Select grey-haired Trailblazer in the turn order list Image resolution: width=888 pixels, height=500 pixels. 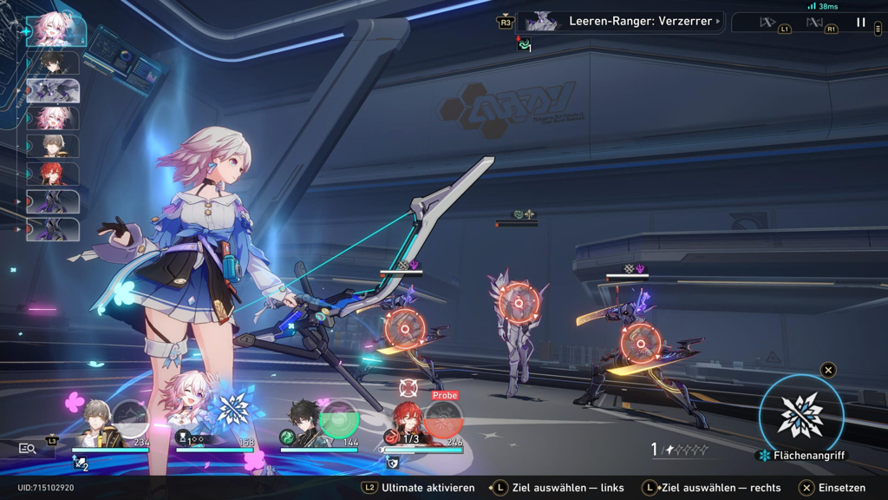pos(53,146)
